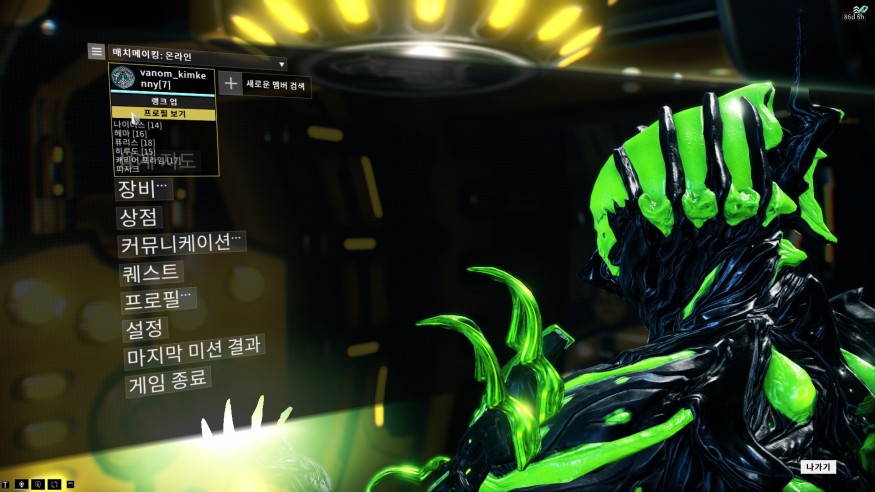Click the 나가기 exit button
The width and height of the screenshot is (875, 492).
[x=817, y=467]
